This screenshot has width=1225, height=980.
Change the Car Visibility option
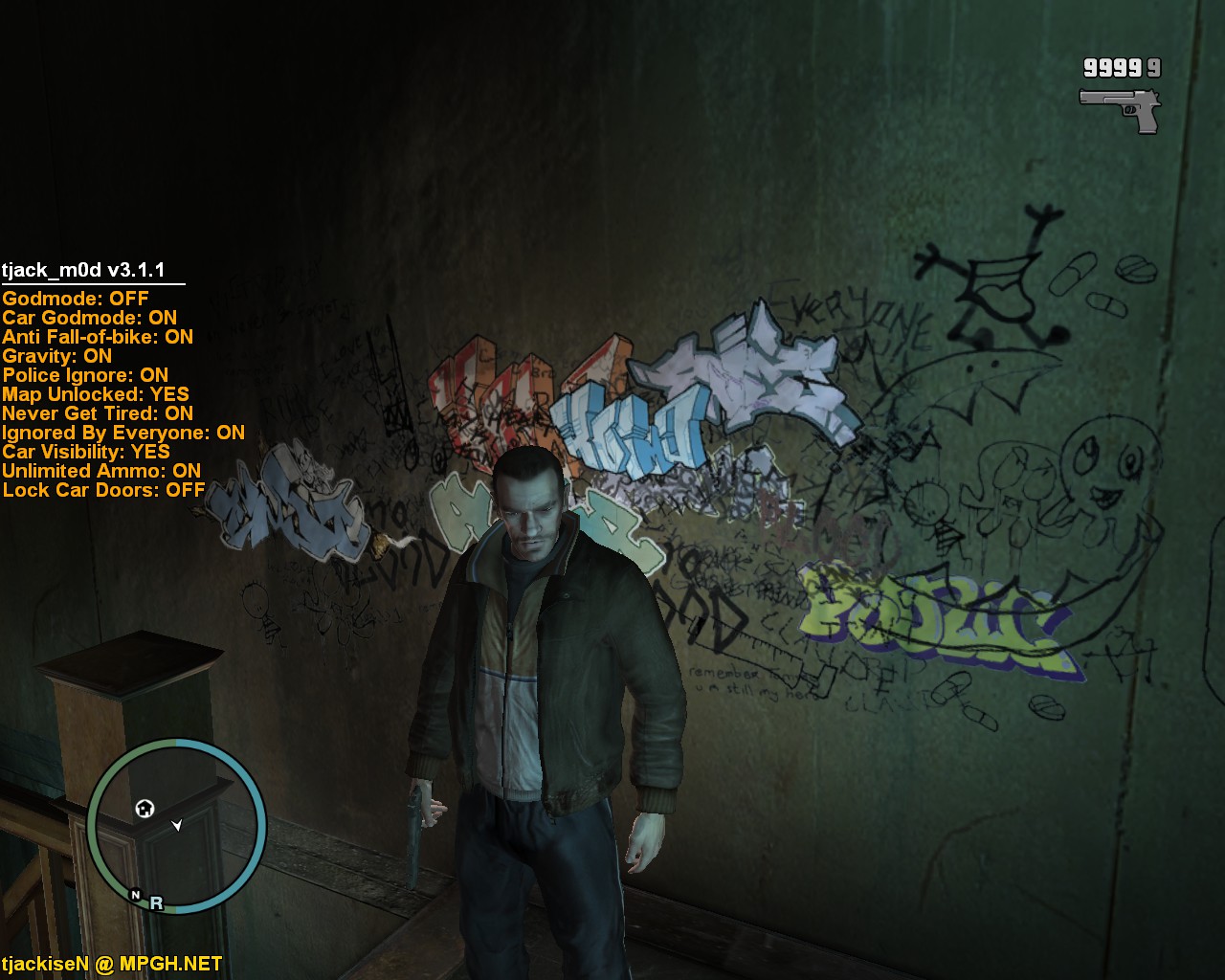[86, 452]
